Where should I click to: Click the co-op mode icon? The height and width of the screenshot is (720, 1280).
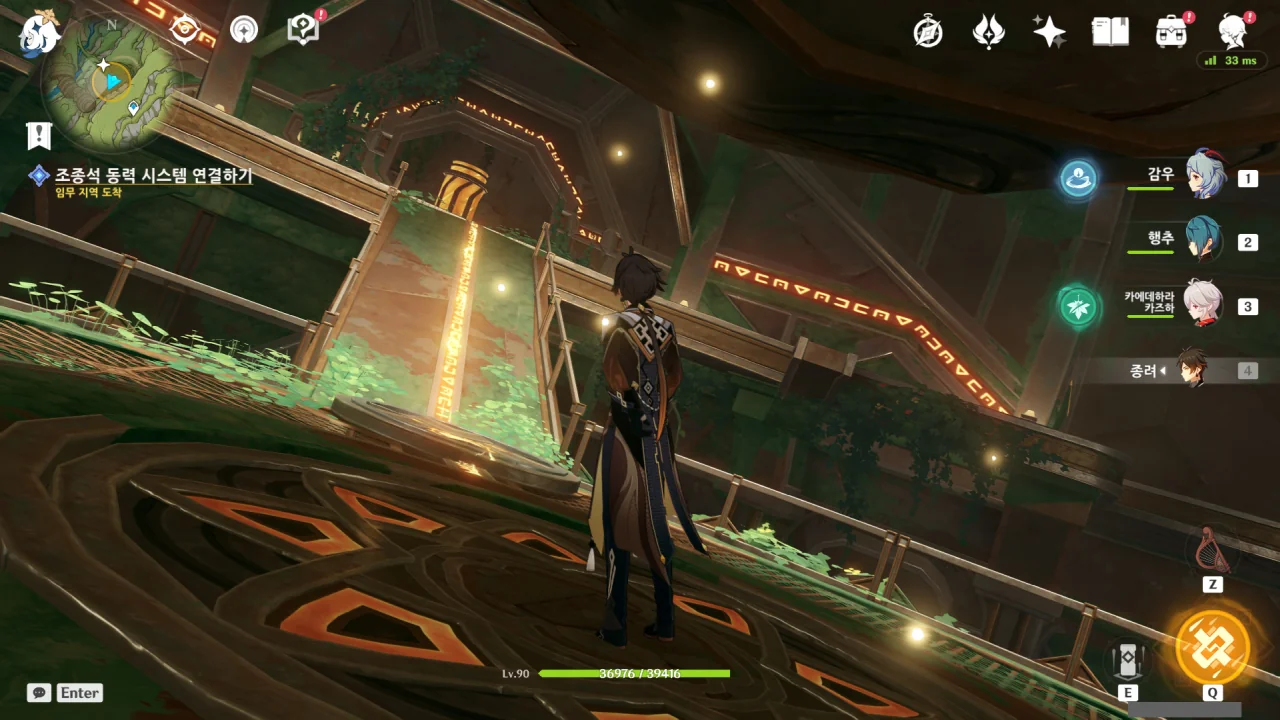243,30
